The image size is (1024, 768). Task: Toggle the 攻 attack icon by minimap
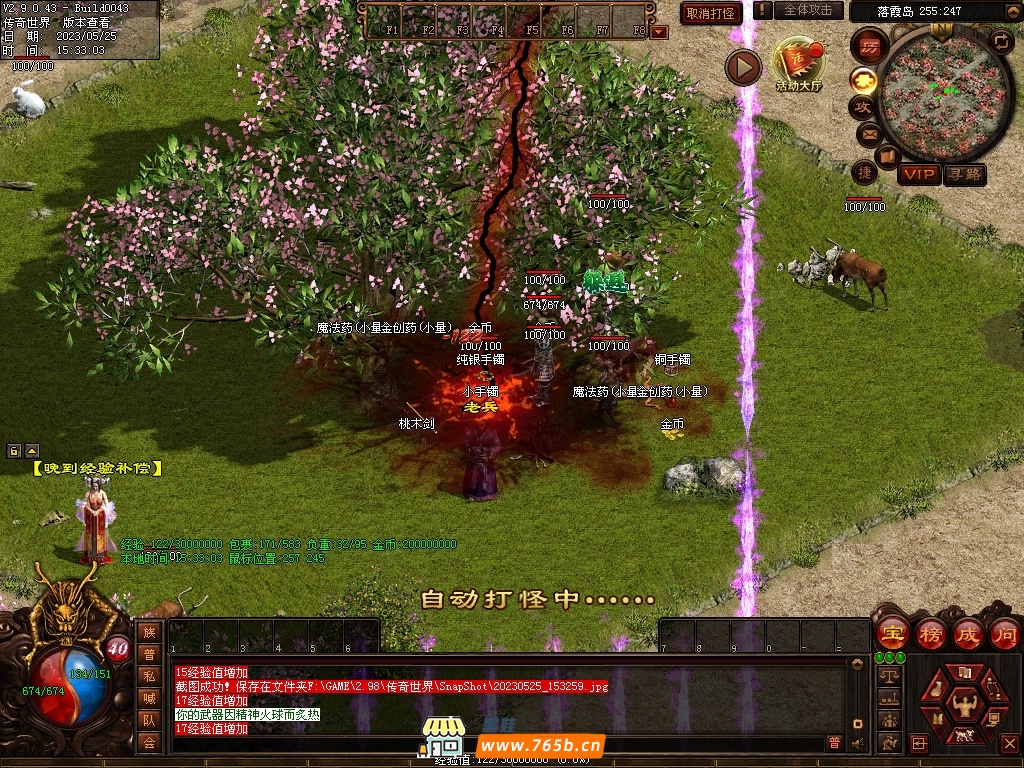(x=863, y=105)
